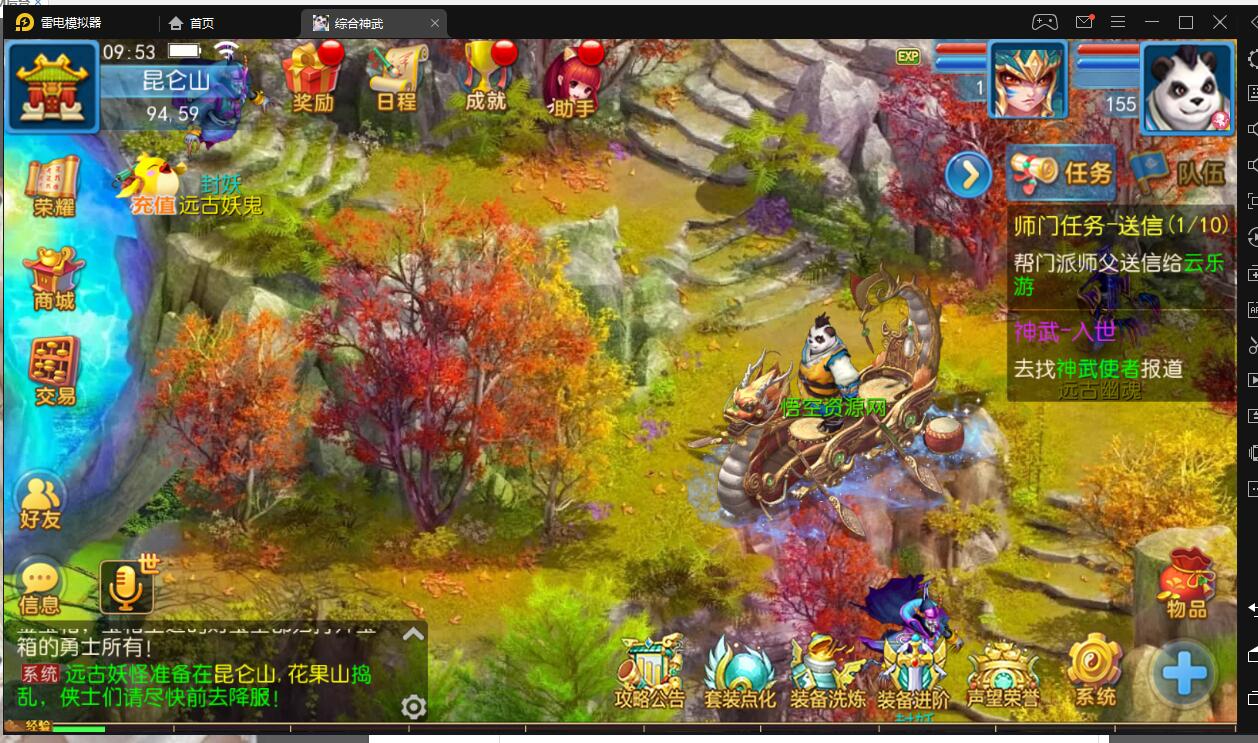Open the 好友 friends list

click(x=41, y=500)
